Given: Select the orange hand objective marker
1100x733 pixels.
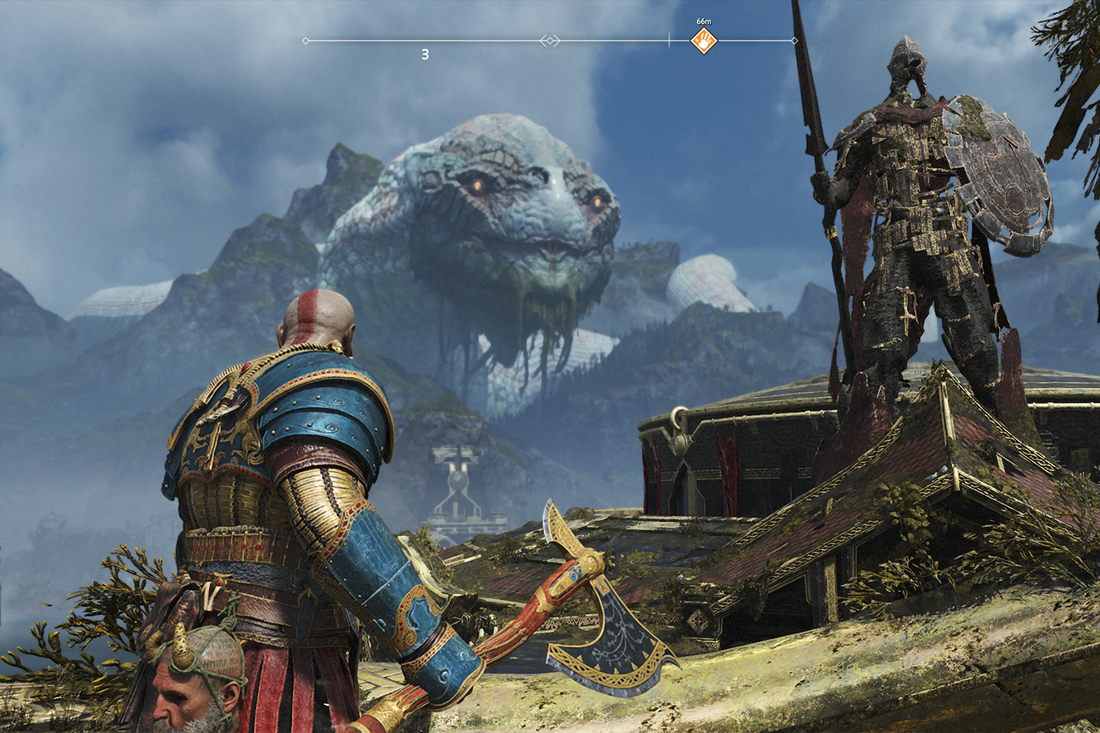Looking at the screenshot, I should (x=704, y=41).
